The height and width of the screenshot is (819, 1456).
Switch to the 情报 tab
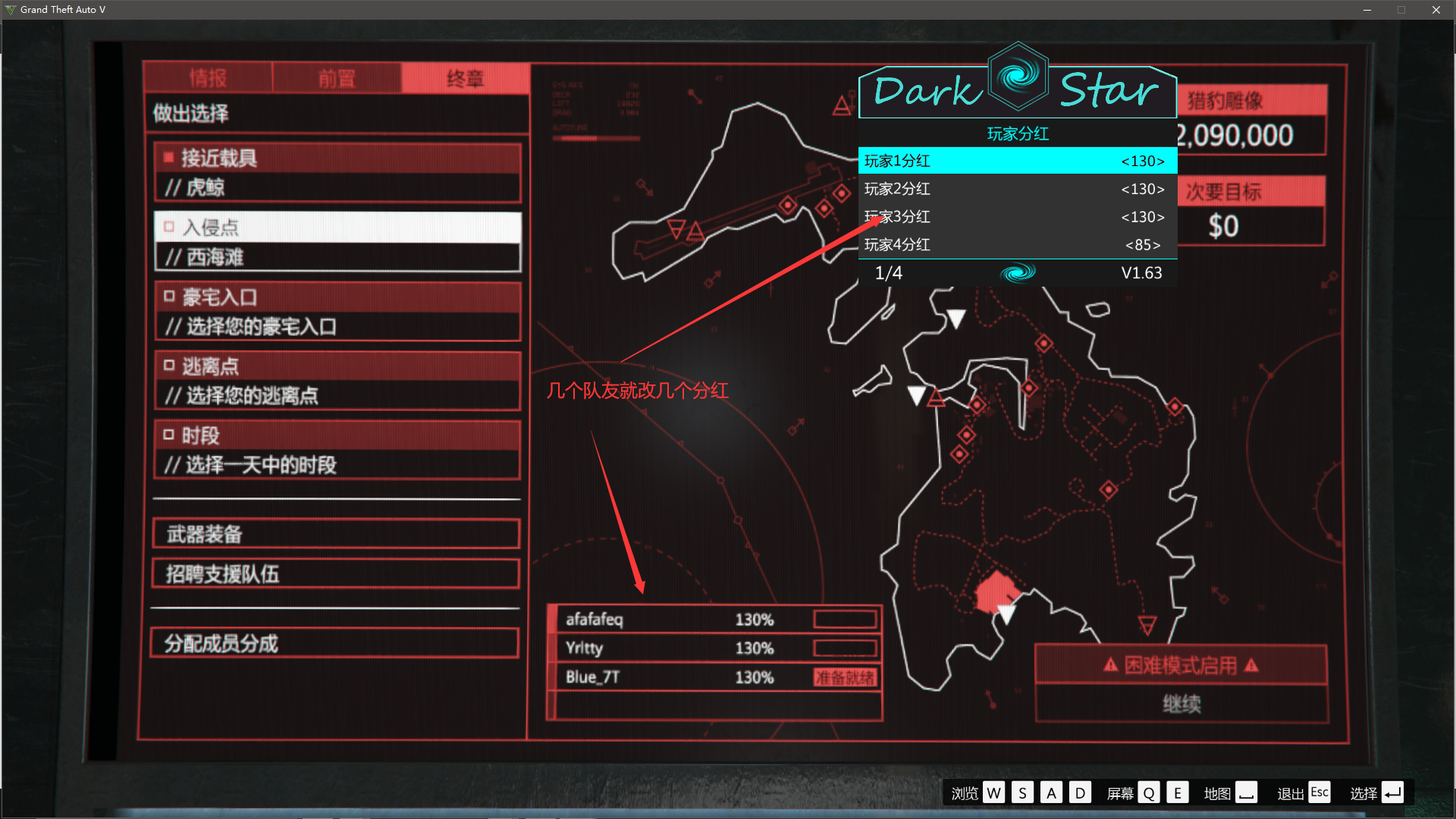pos(207,78)
